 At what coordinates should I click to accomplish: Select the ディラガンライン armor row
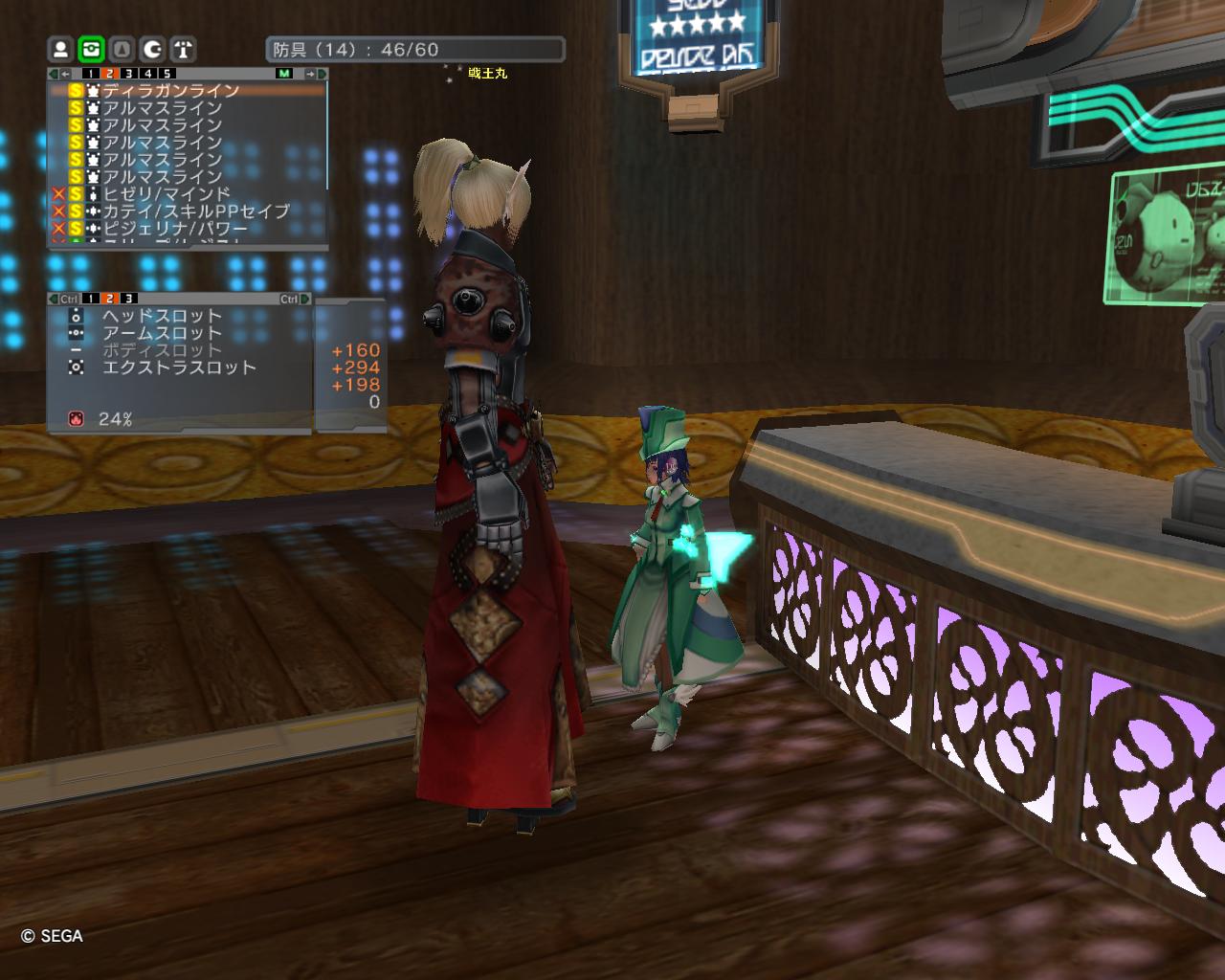pyautogui.click(x=172, y=91)
